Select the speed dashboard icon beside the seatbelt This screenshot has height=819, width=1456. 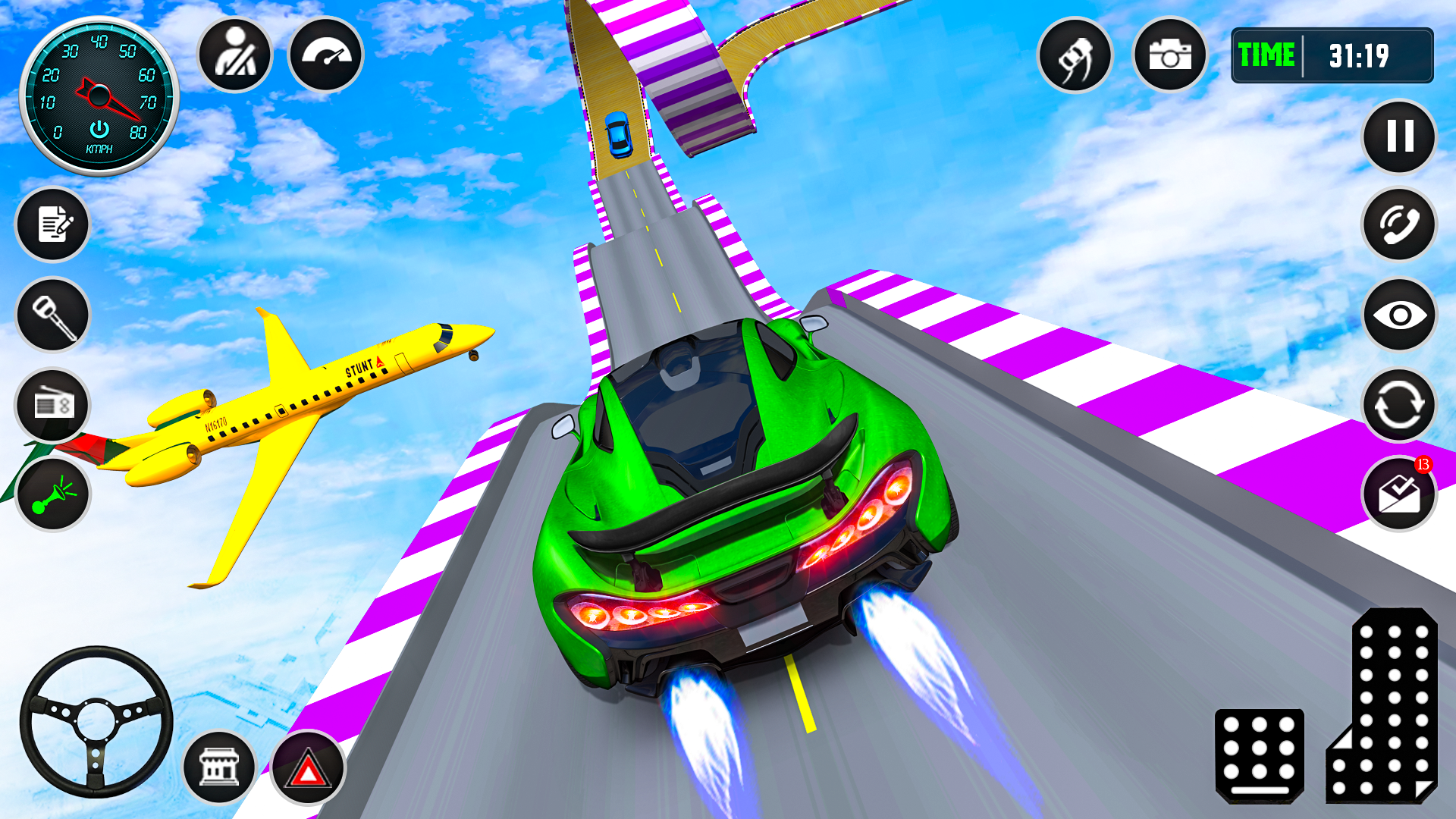[325, 55]
